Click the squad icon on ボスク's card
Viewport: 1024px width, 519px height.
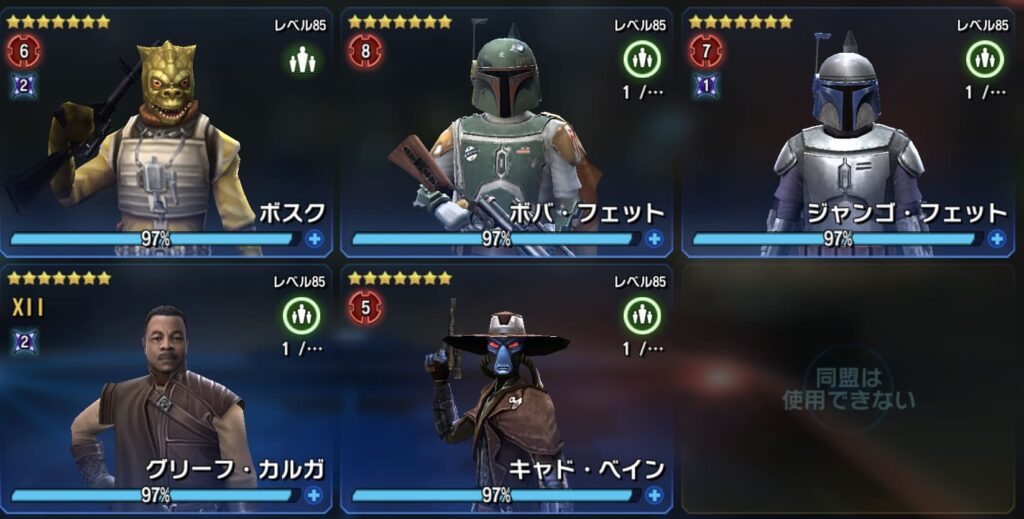coord(301,61)
